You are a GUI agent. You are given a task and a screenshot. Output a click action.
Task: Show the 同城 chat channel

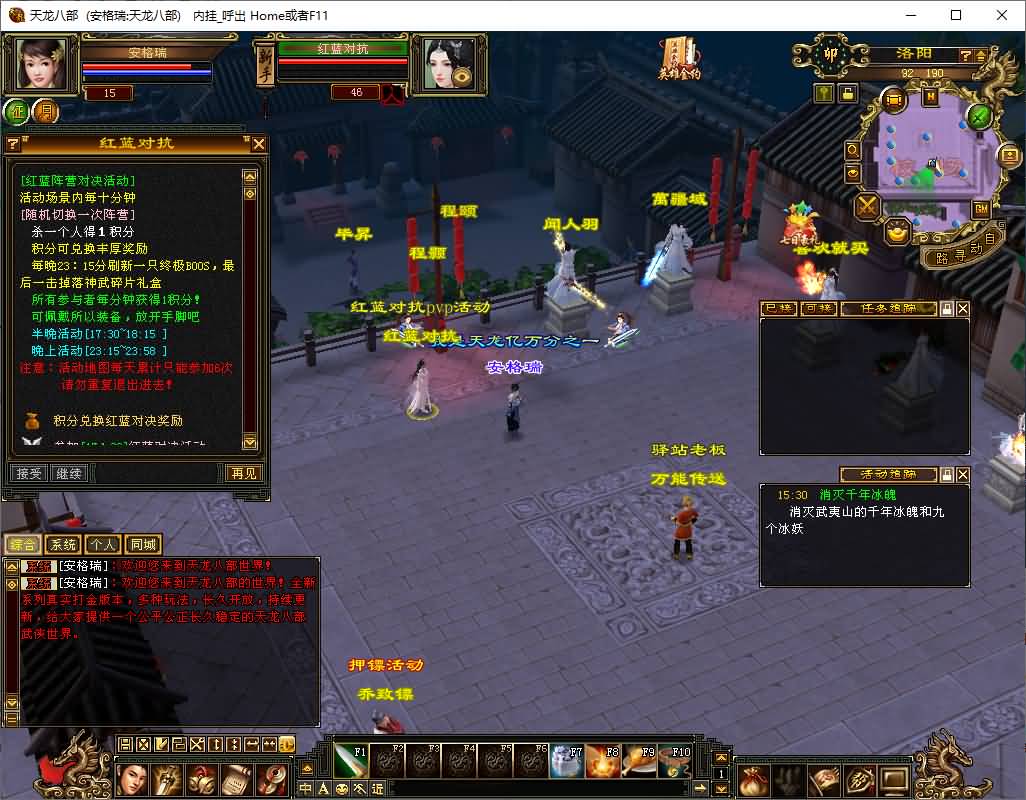143,545
